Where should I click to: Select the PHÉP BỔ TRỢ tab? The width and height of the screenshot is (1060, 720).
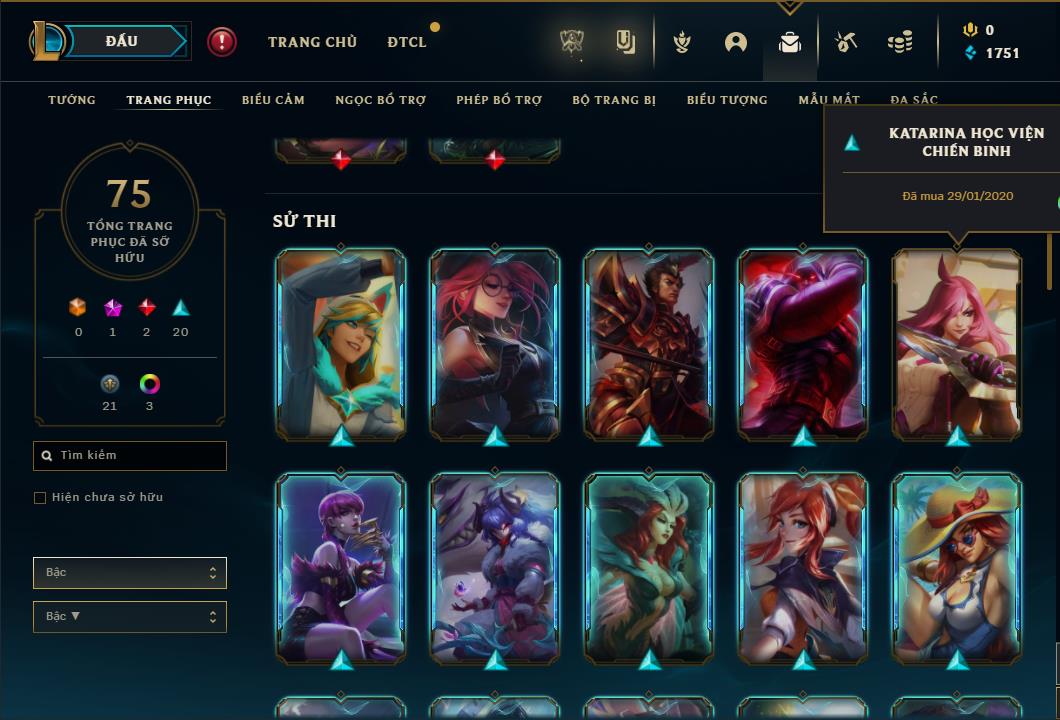[x=499, y=100]
